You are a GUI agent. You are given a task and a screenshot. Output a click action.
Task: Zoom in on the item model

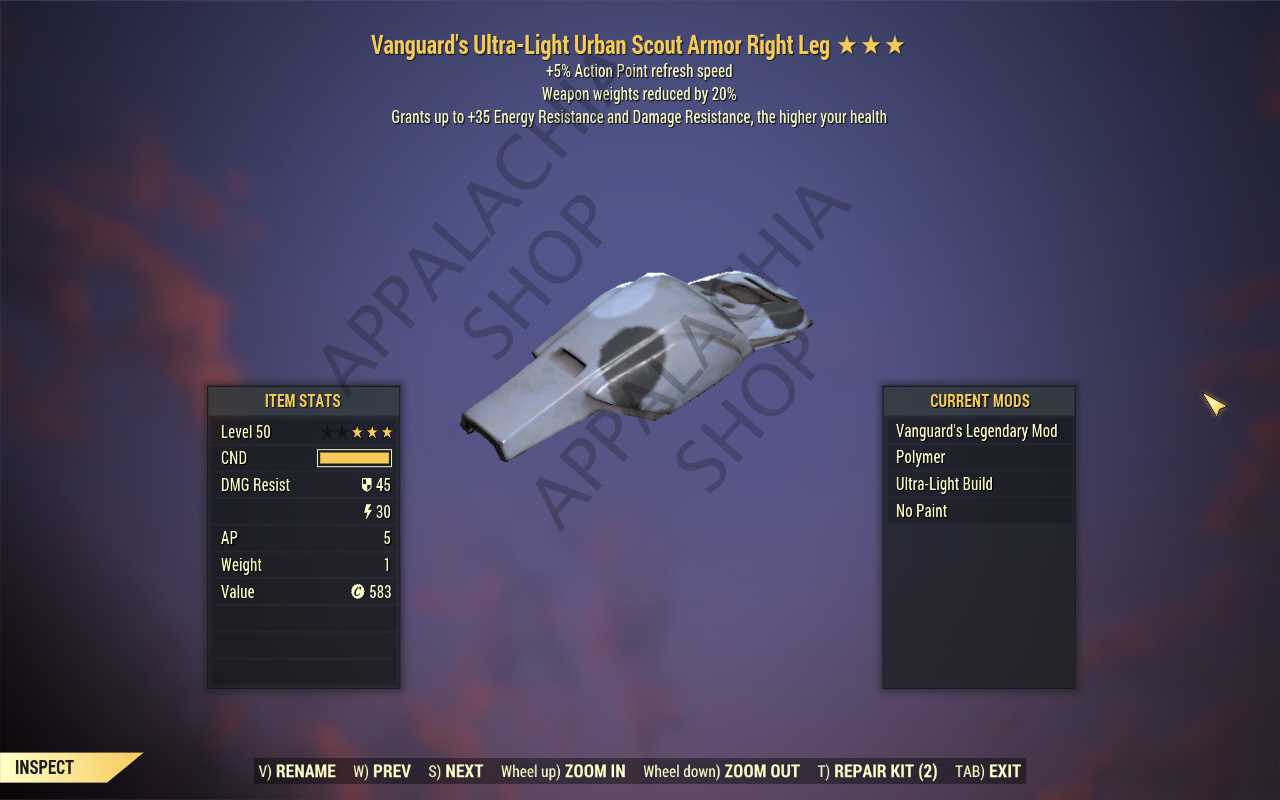point(563,771)
